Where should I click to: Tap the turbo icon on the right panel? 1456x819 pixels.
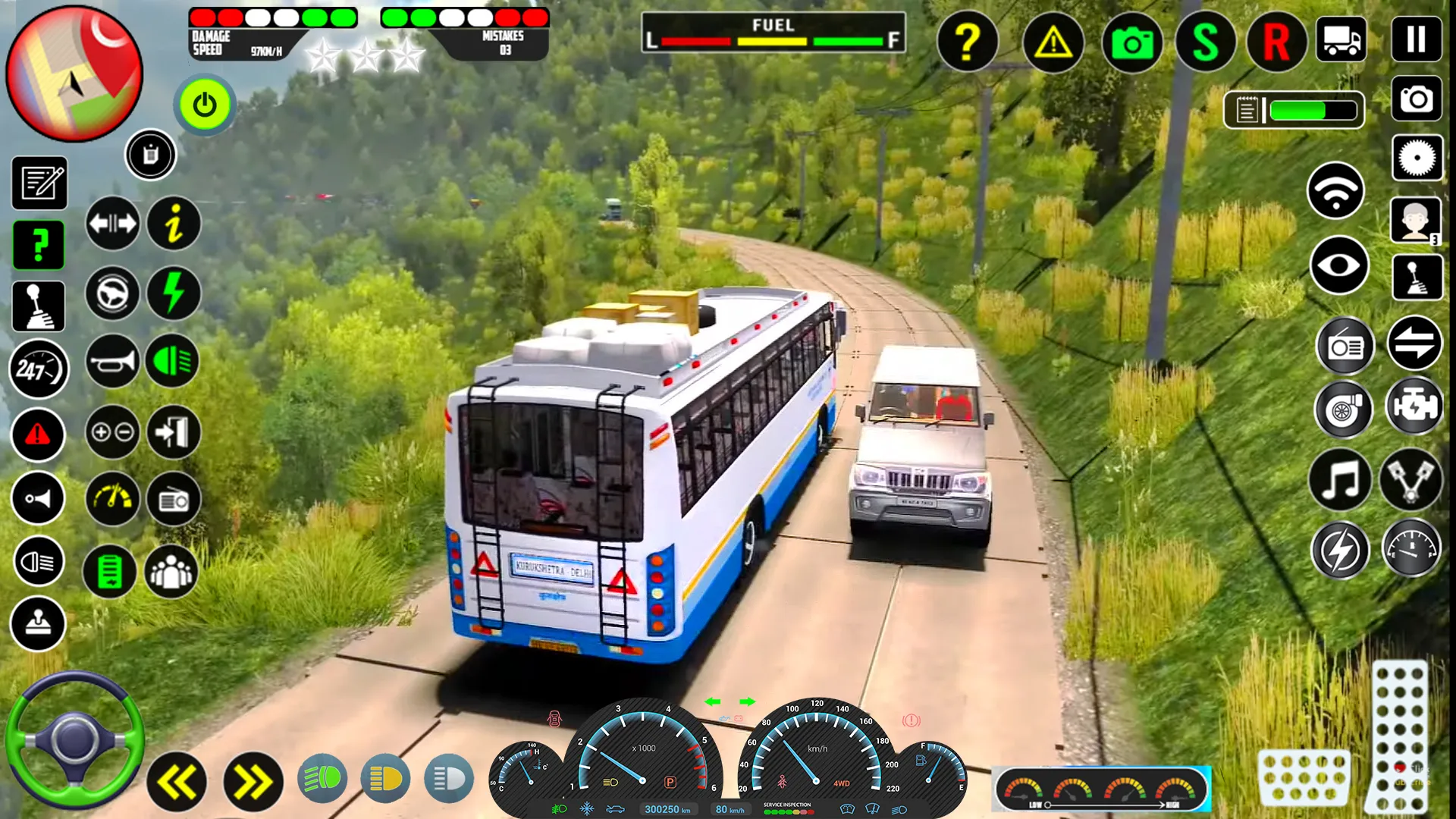pyautogui.click(x=1343, y=409)
